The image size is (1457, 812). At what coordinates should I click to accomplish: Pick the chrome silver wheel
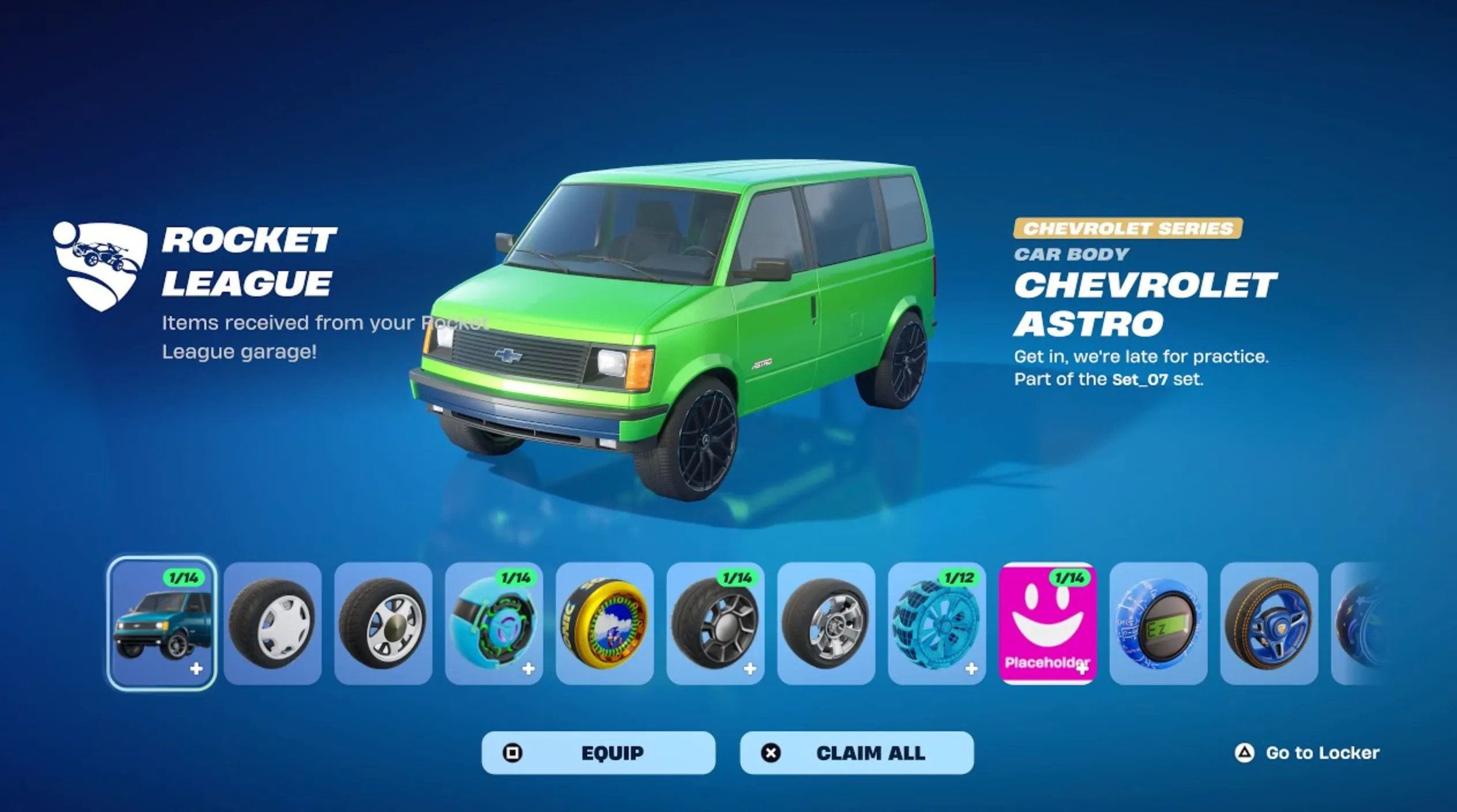click(826, 623)
